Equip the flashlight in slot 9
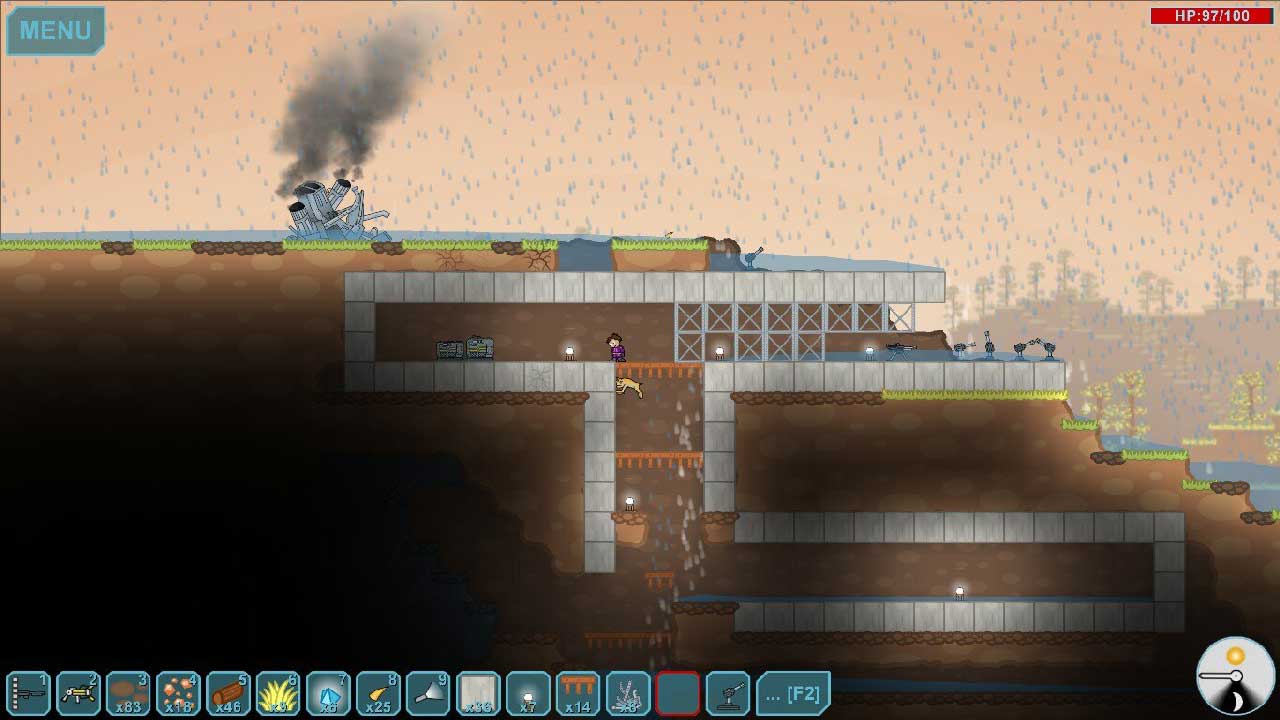1280x720 pixels. (428, 693)
